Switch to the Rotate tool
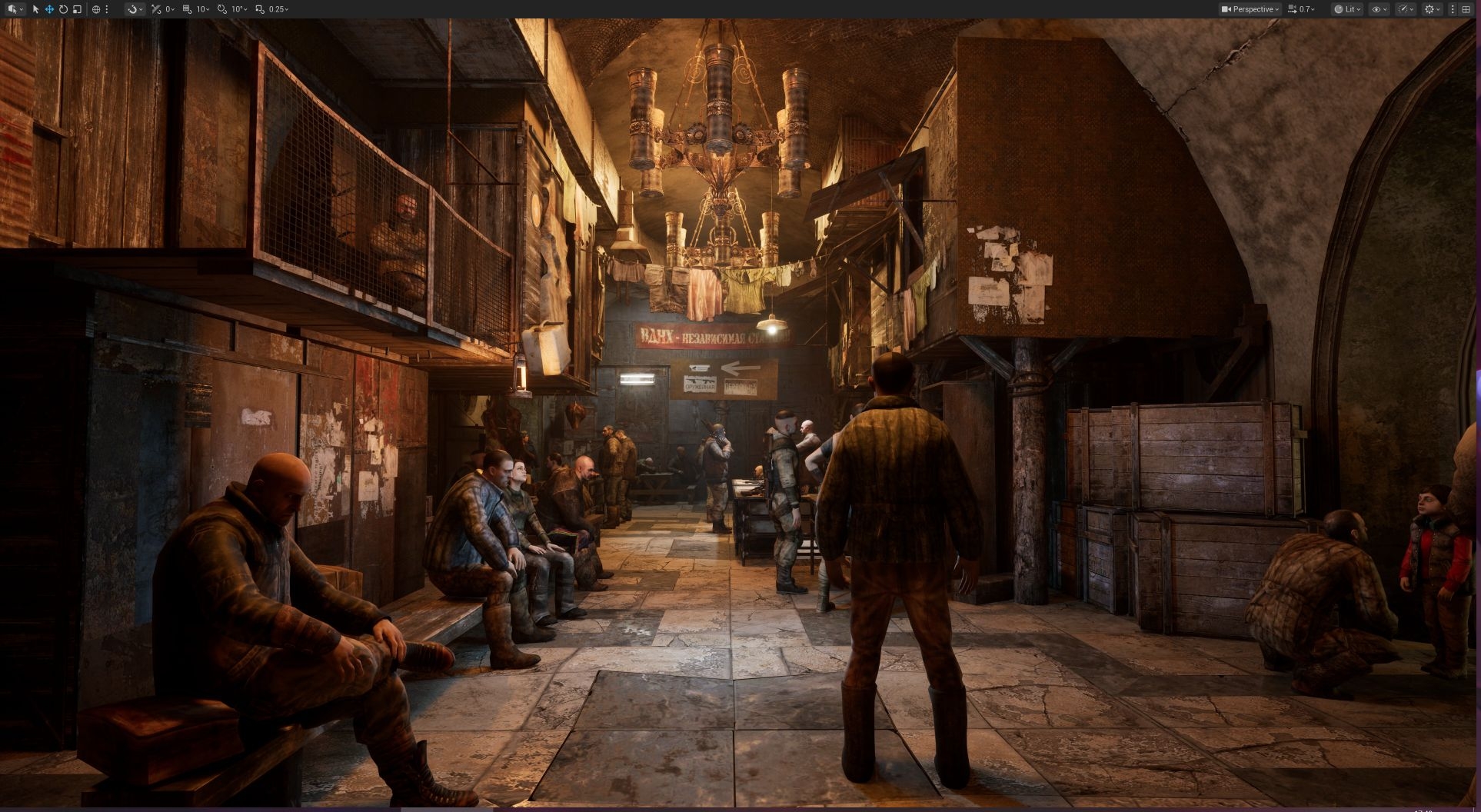This screenshot has width=1481, height=812. coord(63,9)
